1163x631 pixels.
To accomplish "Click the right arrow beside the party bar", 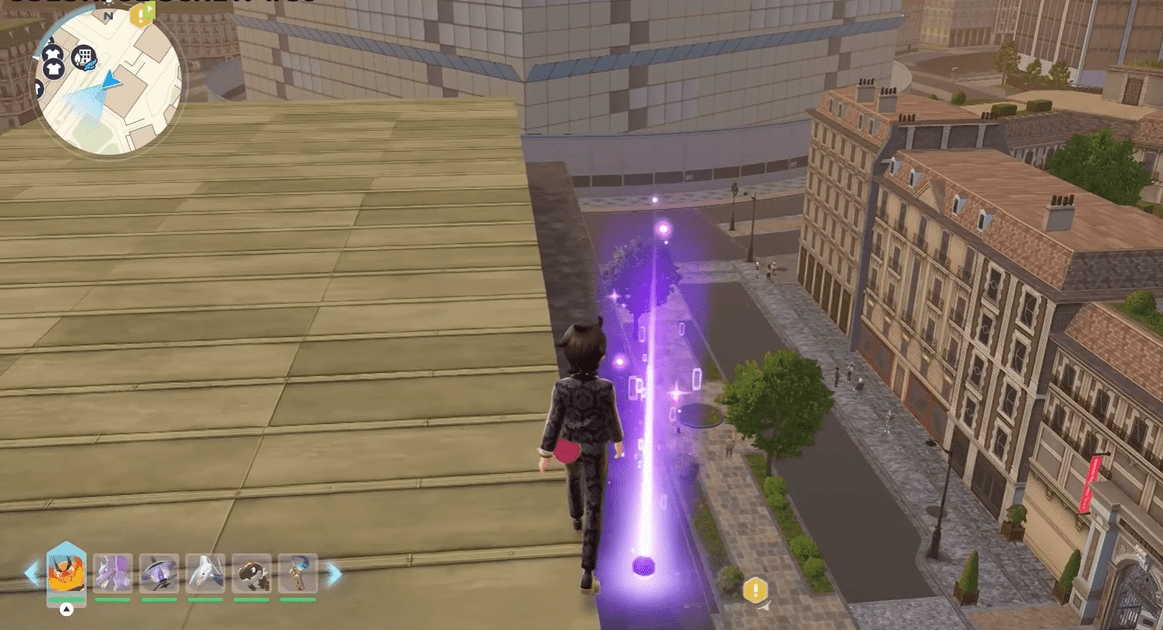I will tap(334, 573).
